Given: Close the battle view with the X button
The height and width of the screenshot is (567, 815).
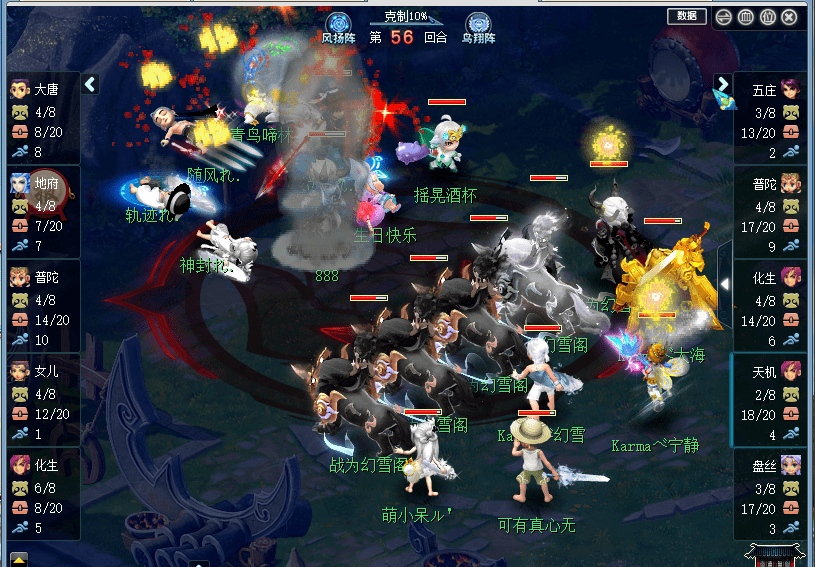Looking at the screenshot, I should click(x=790, y=17).
